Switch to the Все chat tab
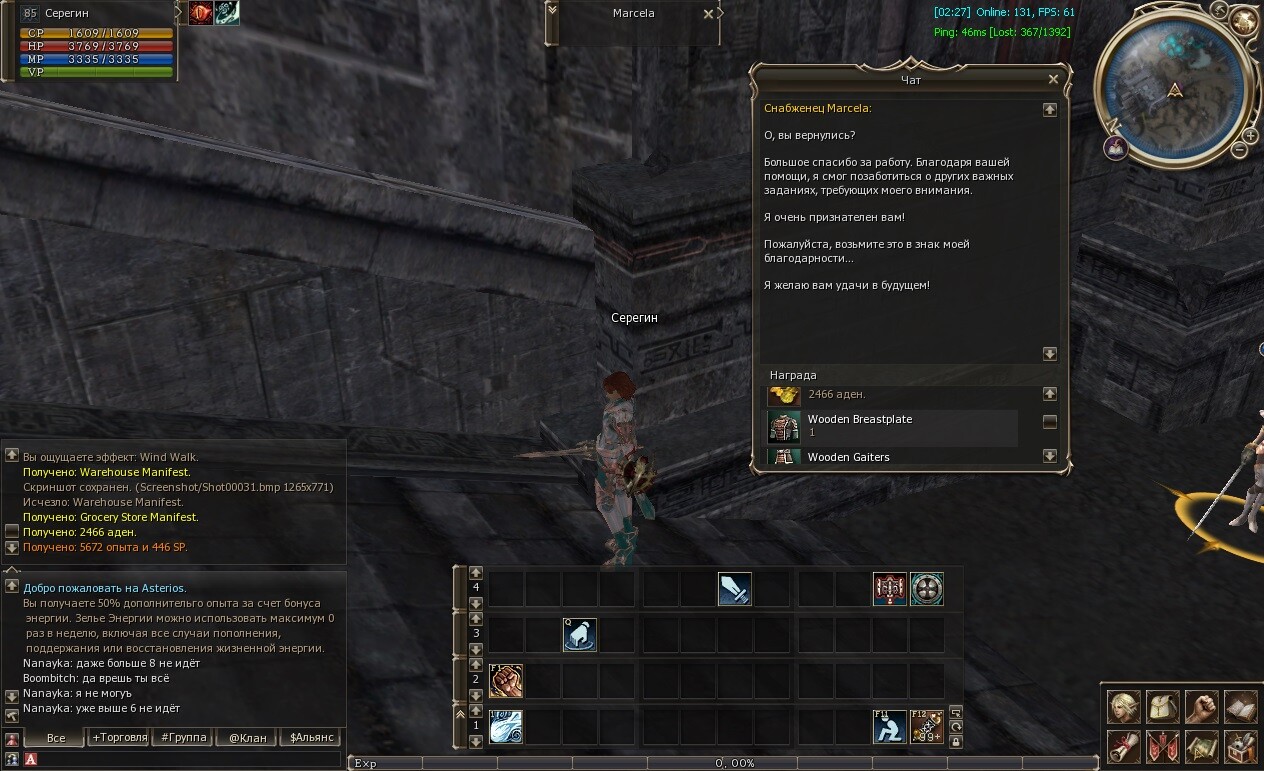The image size is (1264, 771). pos(56,738)
